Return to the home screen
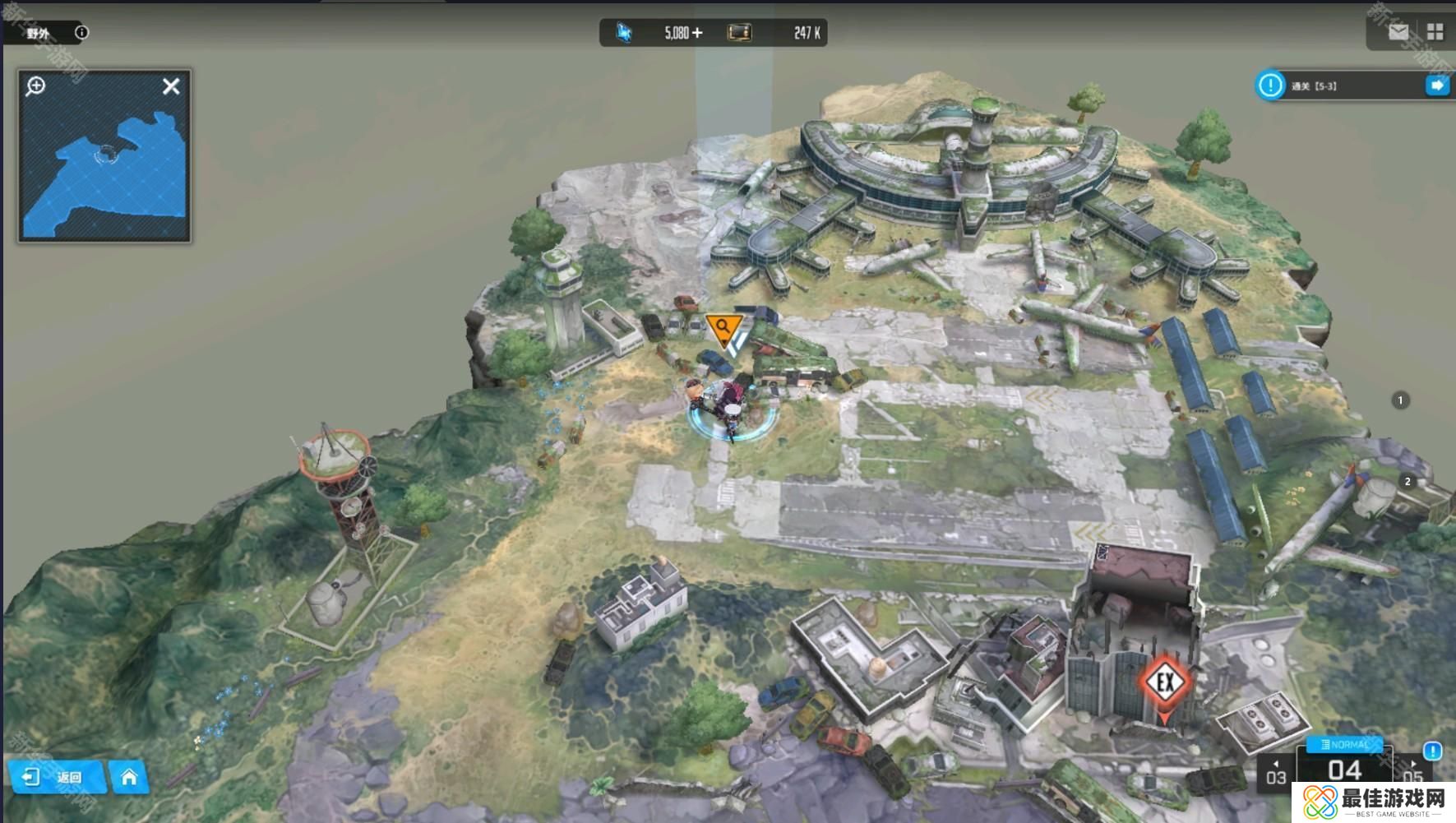 129,777
